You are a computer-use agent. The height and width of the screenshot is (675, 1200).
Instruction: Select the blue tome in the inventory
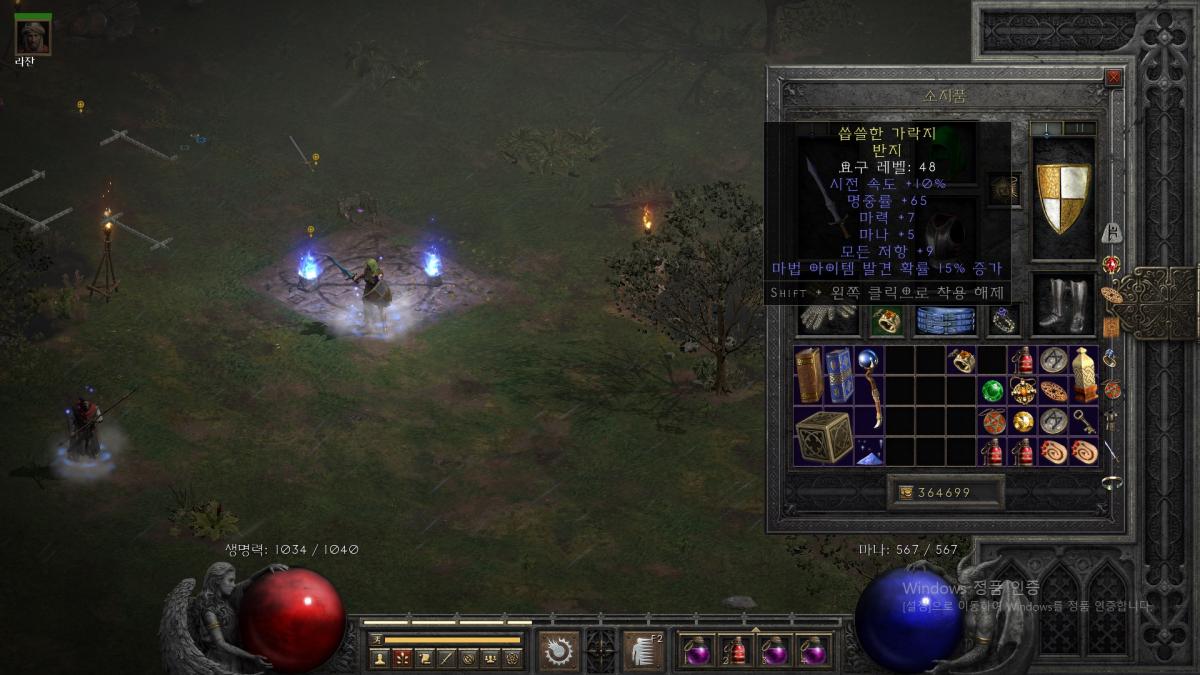point(839,375)
